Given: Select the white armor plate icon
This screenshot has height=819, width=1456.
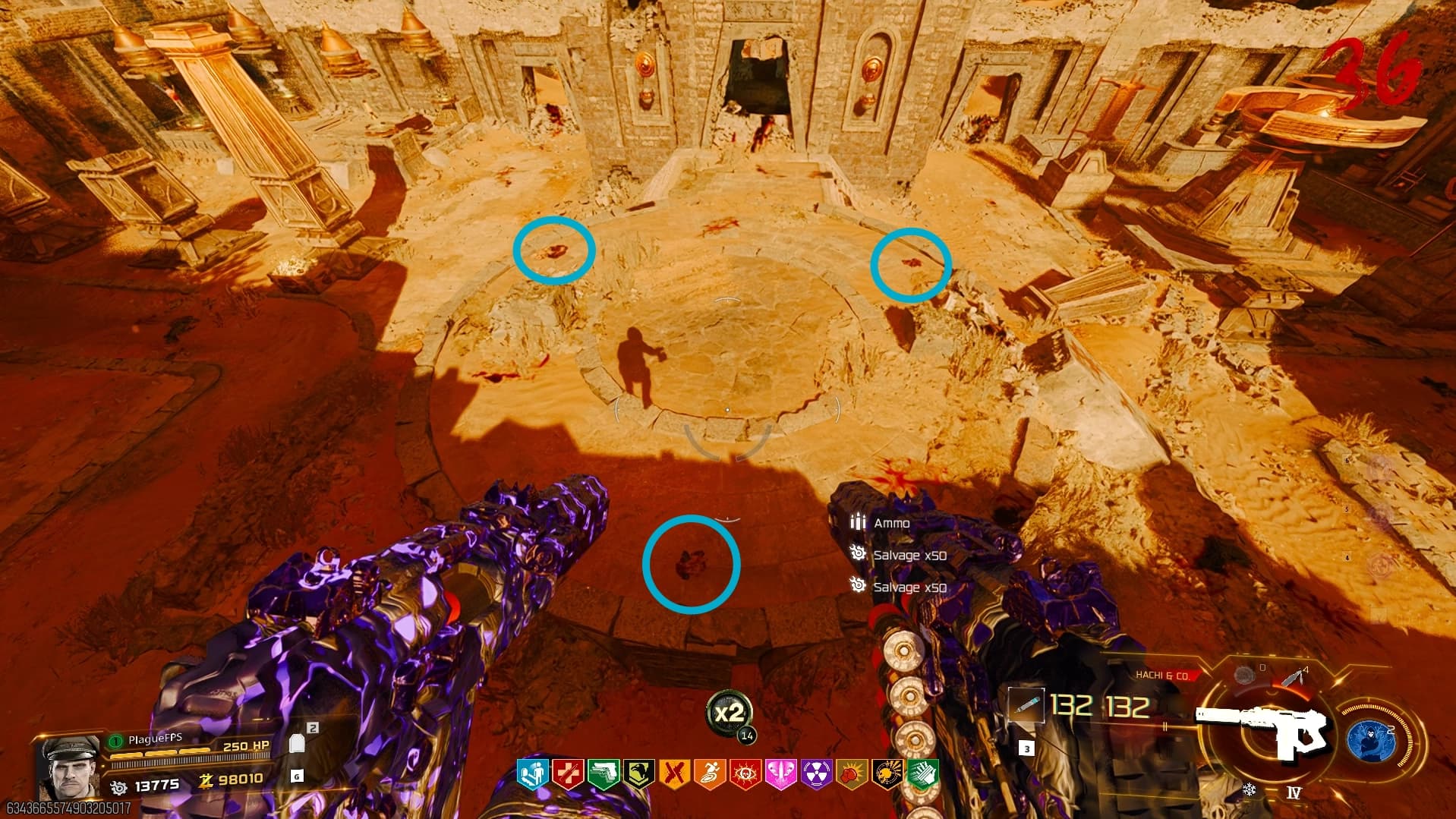Looking at the screenshot, I should pos(298,743).
